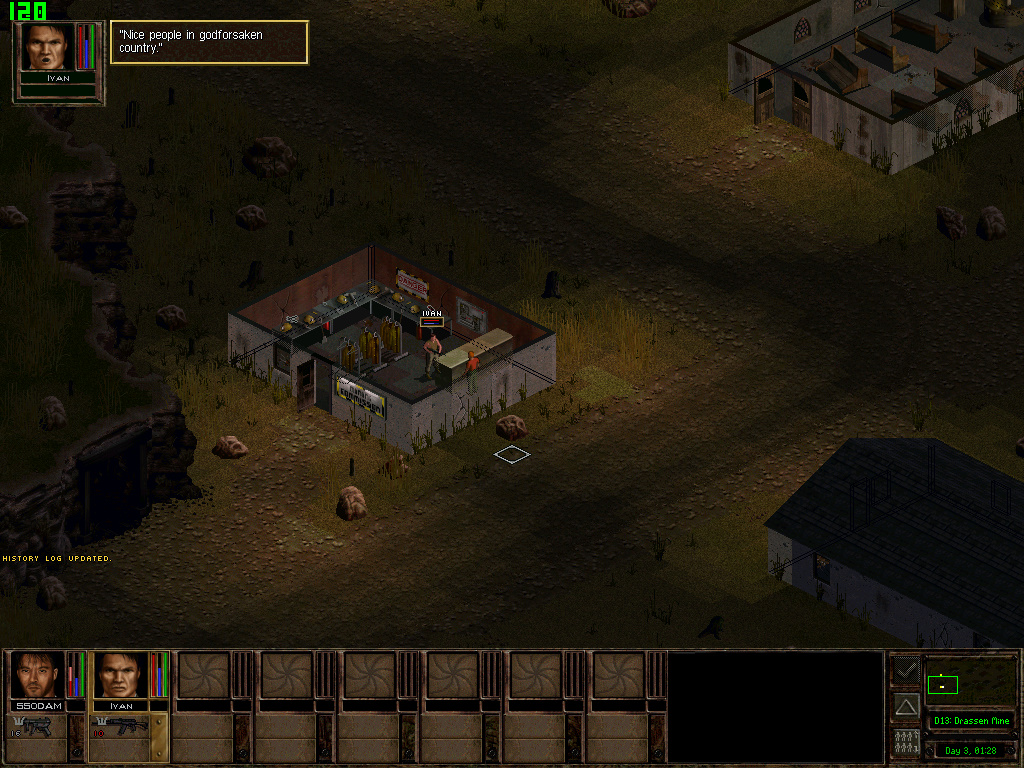Image resolution: width=1024 pixels, height=768 pixels.
Task: Open the squad figures button
Action: [905, 743]
